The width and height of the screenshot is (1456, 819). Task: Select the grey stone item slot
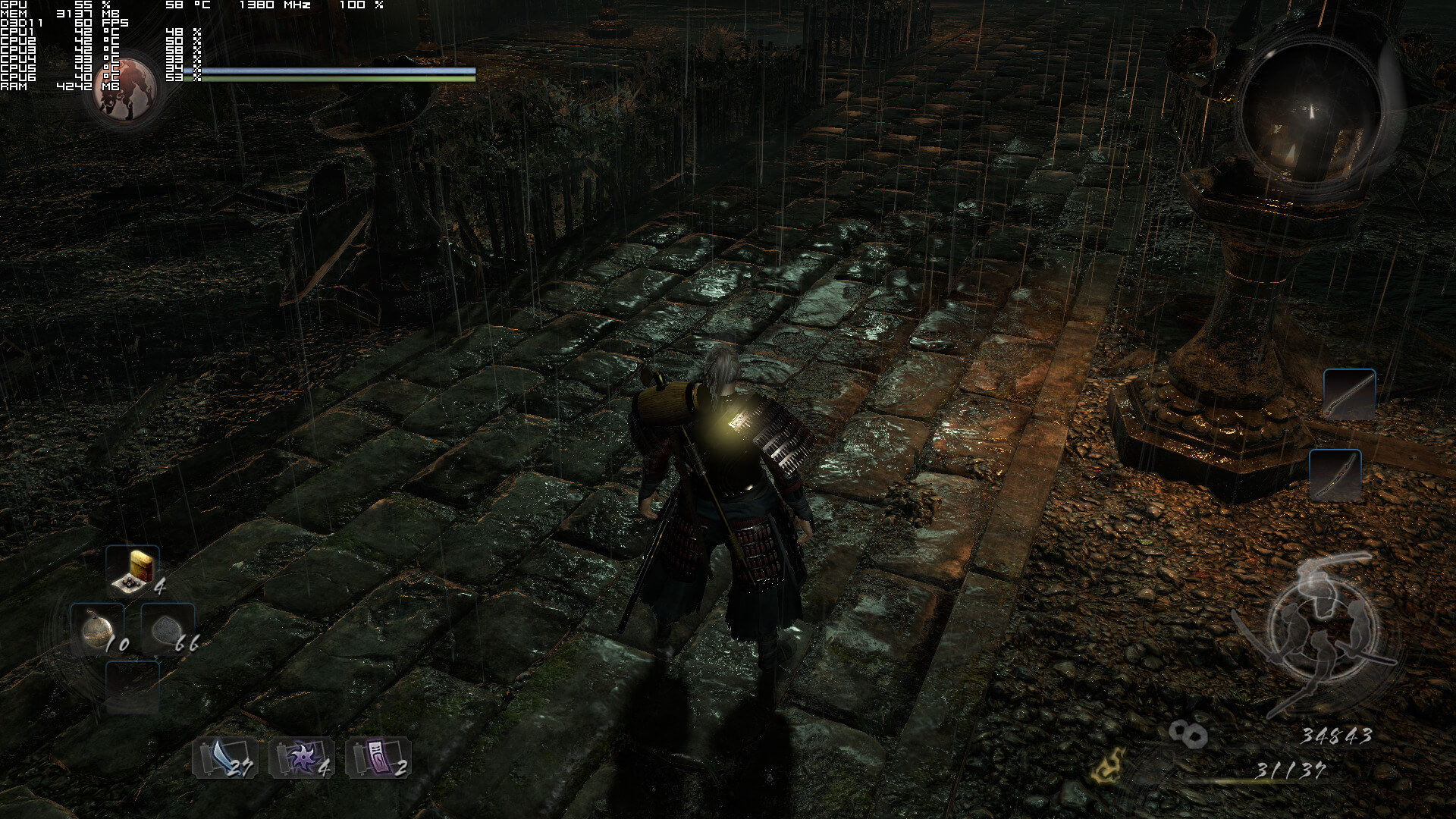click(167, 630)
